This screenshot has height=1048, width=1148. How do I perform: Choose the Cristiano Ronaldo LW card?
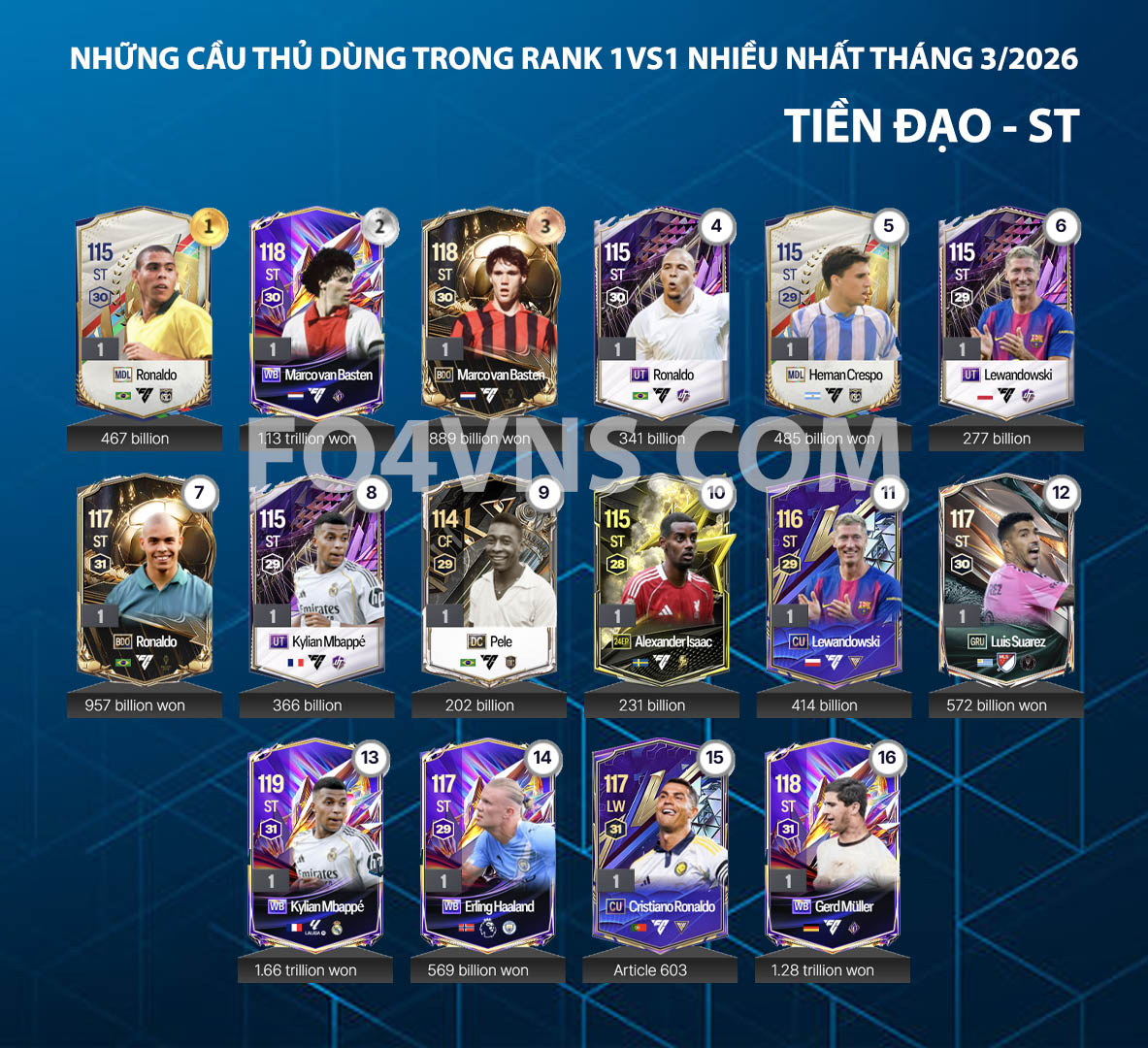(660, 842)
